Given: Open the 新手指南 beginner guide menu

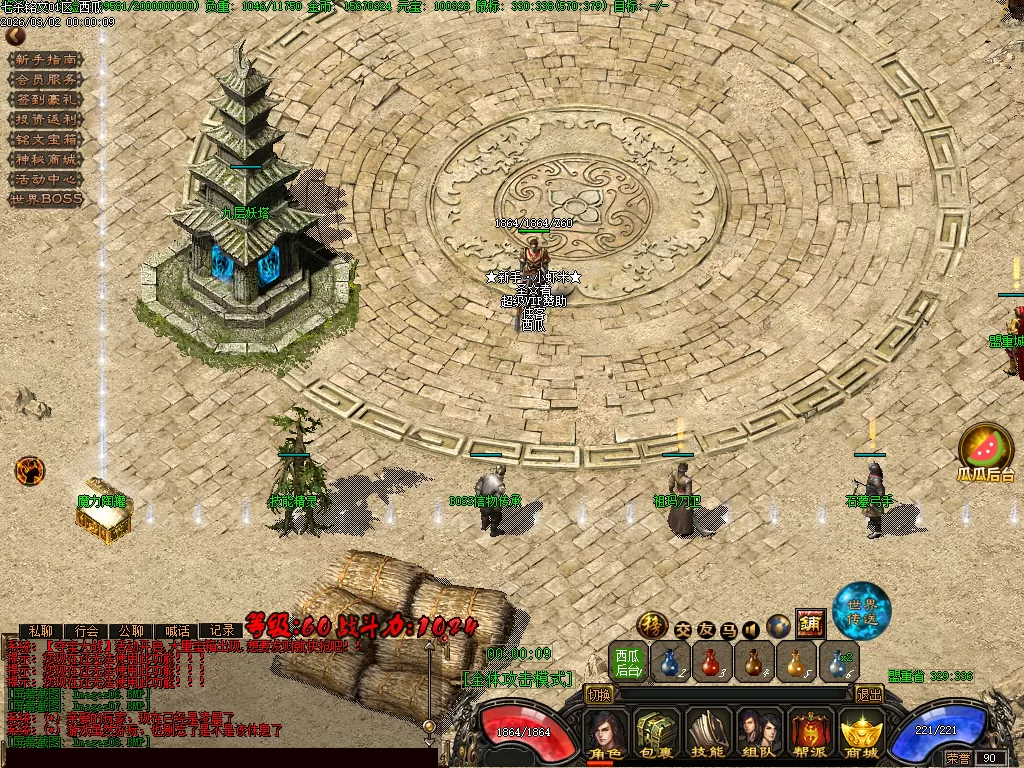Looking at the screenshot, I should (45, 59).
